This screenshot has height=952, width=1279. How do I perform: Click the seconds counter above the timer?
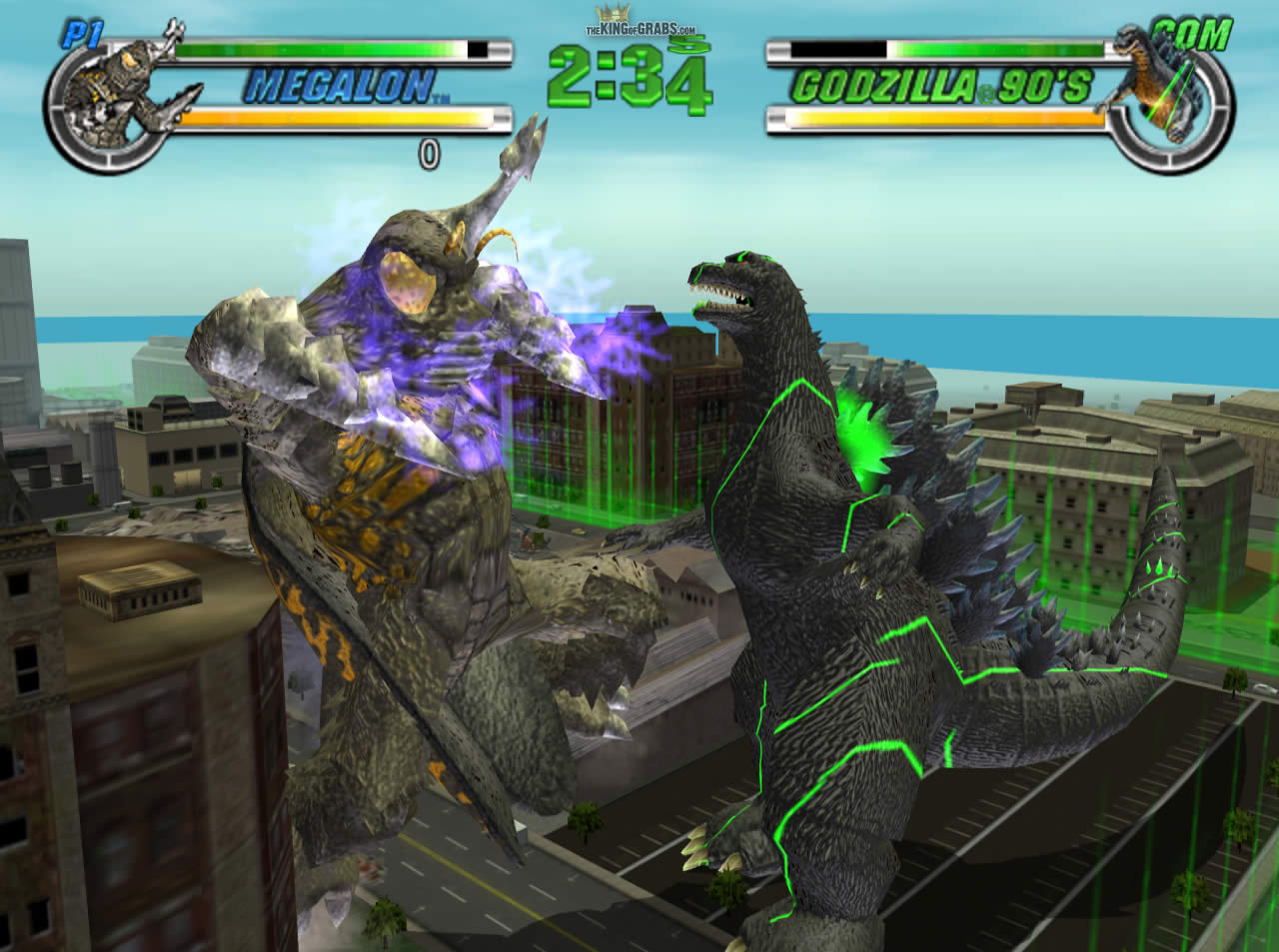tap(691, 44)
